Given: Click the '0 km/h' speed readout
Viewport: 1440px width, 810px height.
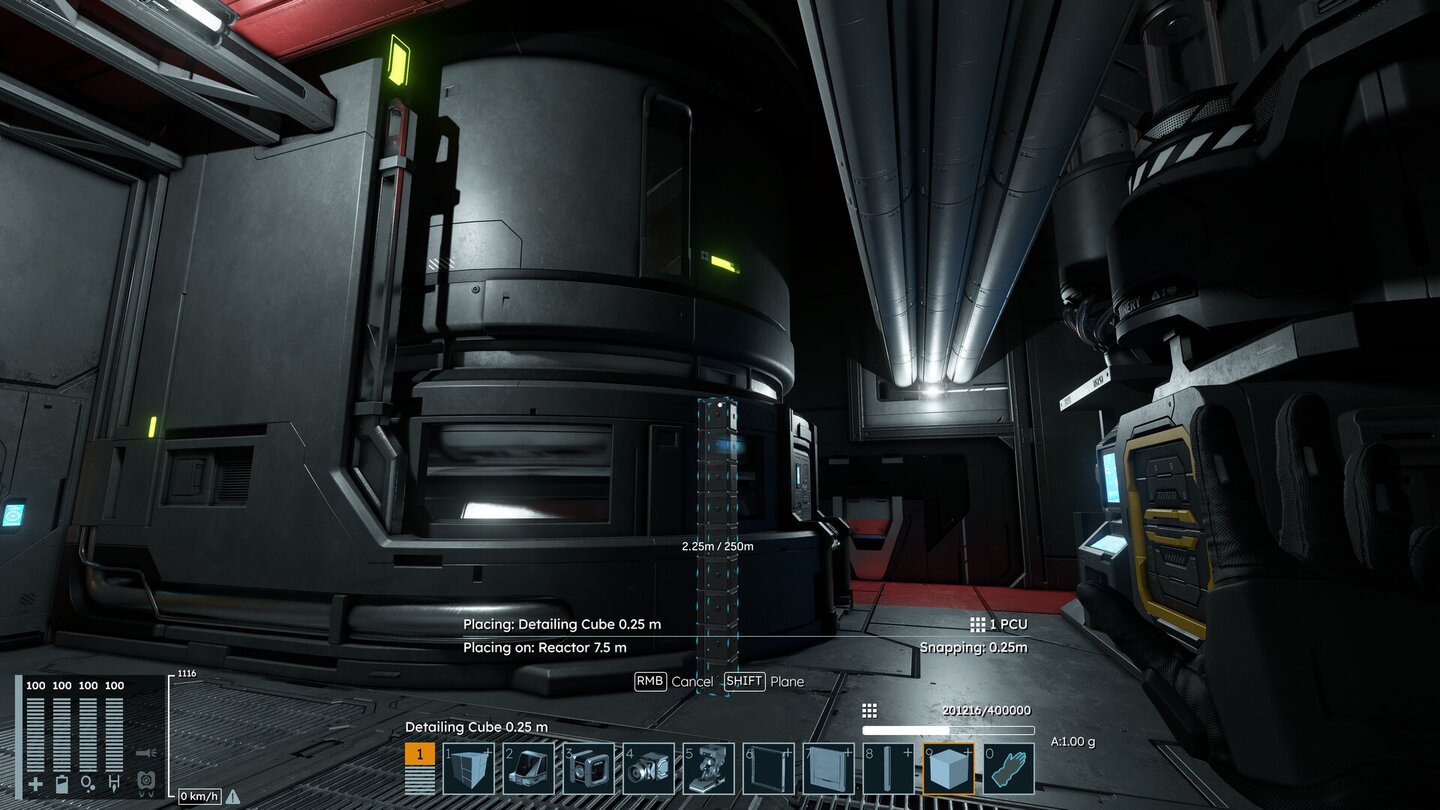Looking at the screenshot, I should (x=199, y=795).
